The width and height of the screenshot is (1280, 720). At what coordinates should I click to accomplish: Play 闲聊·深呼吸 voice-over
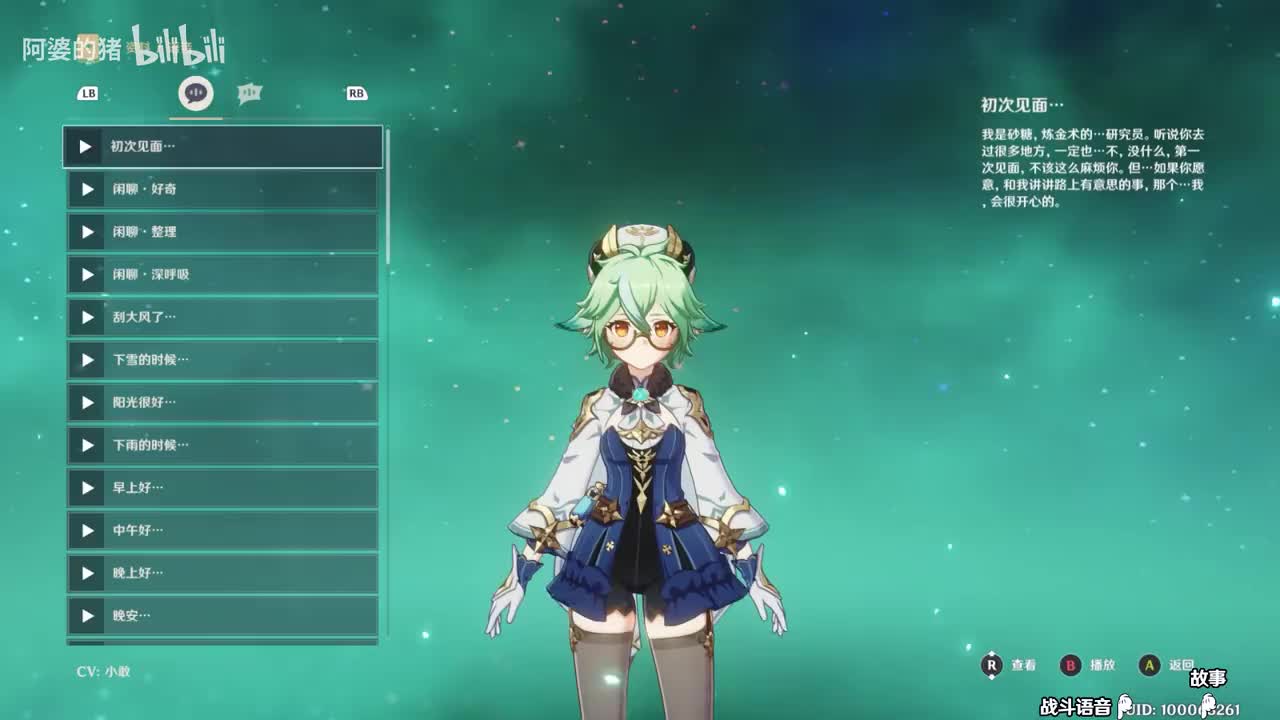86,274
